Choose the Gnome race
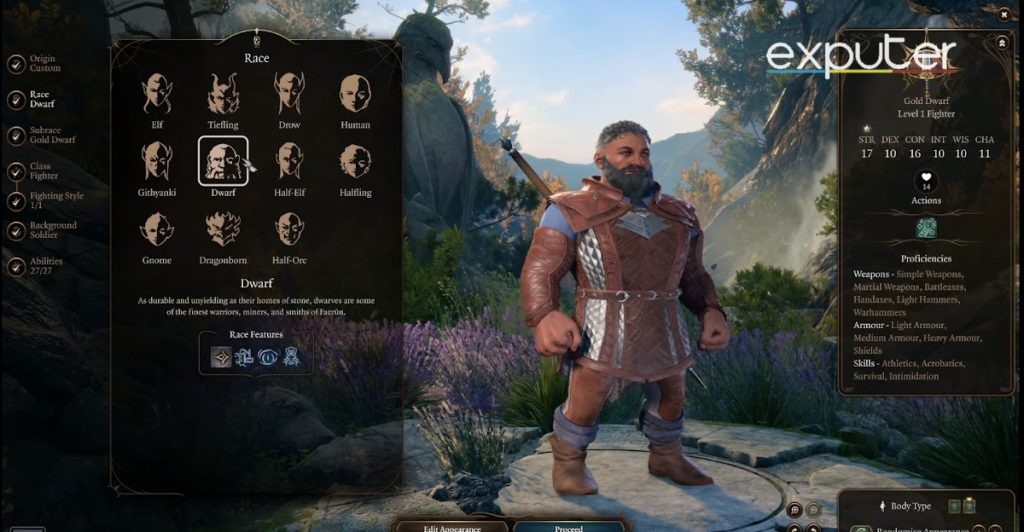The height and width of the screenshot is (532, 1024). click(157, 229)
